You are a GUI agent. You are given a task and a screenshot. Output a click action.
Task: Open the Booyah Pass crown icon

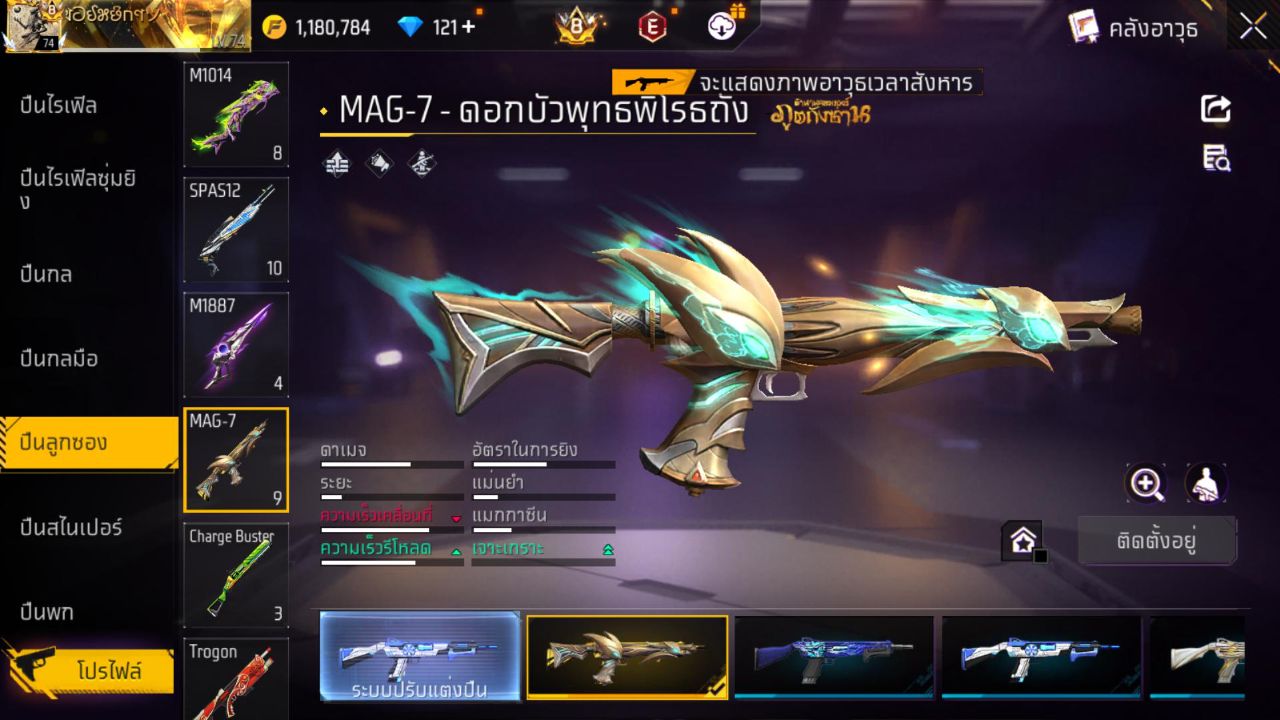click(575, 27)
